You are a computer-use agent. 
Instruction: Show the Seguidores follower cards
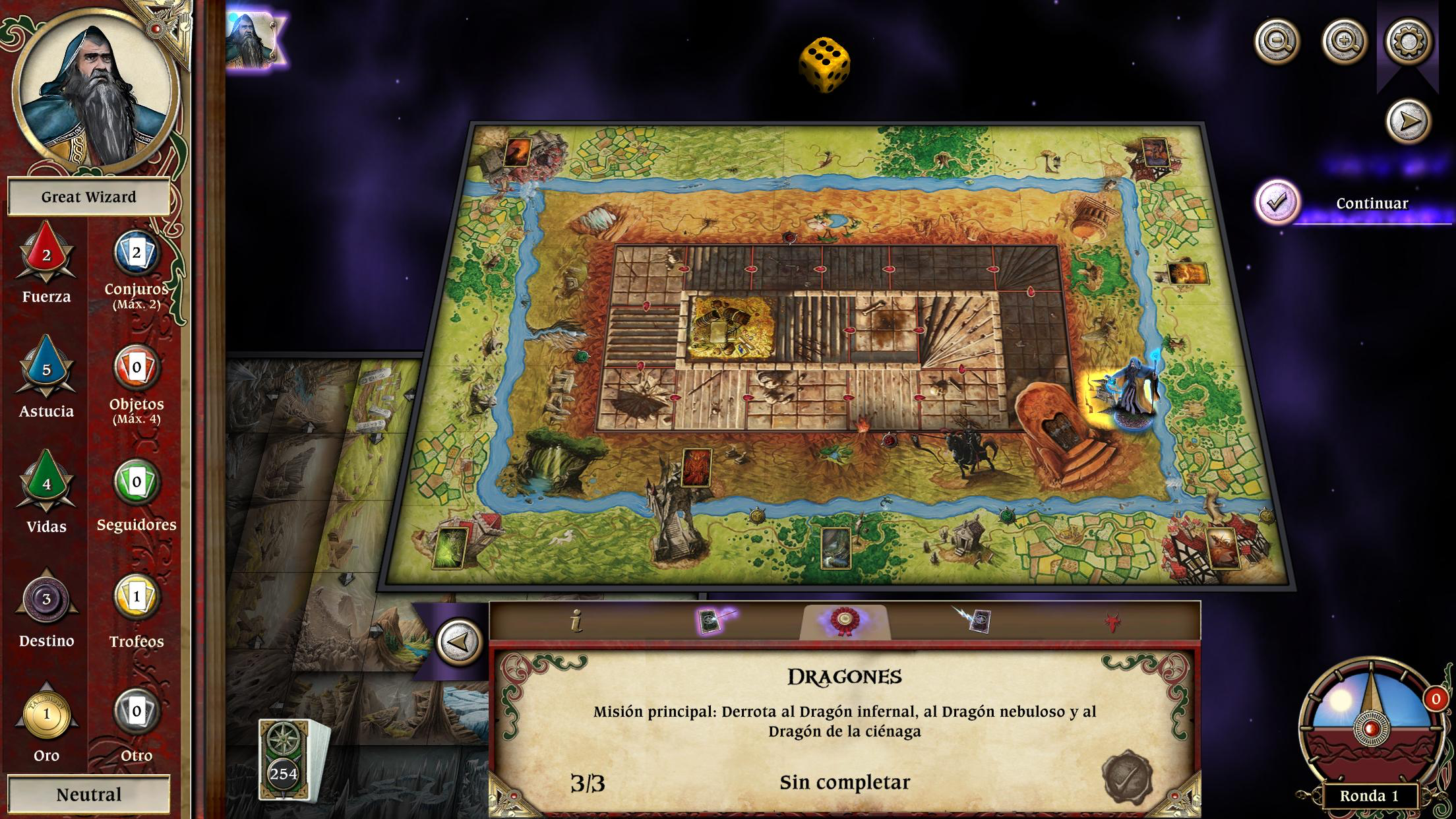coord(136,483)
